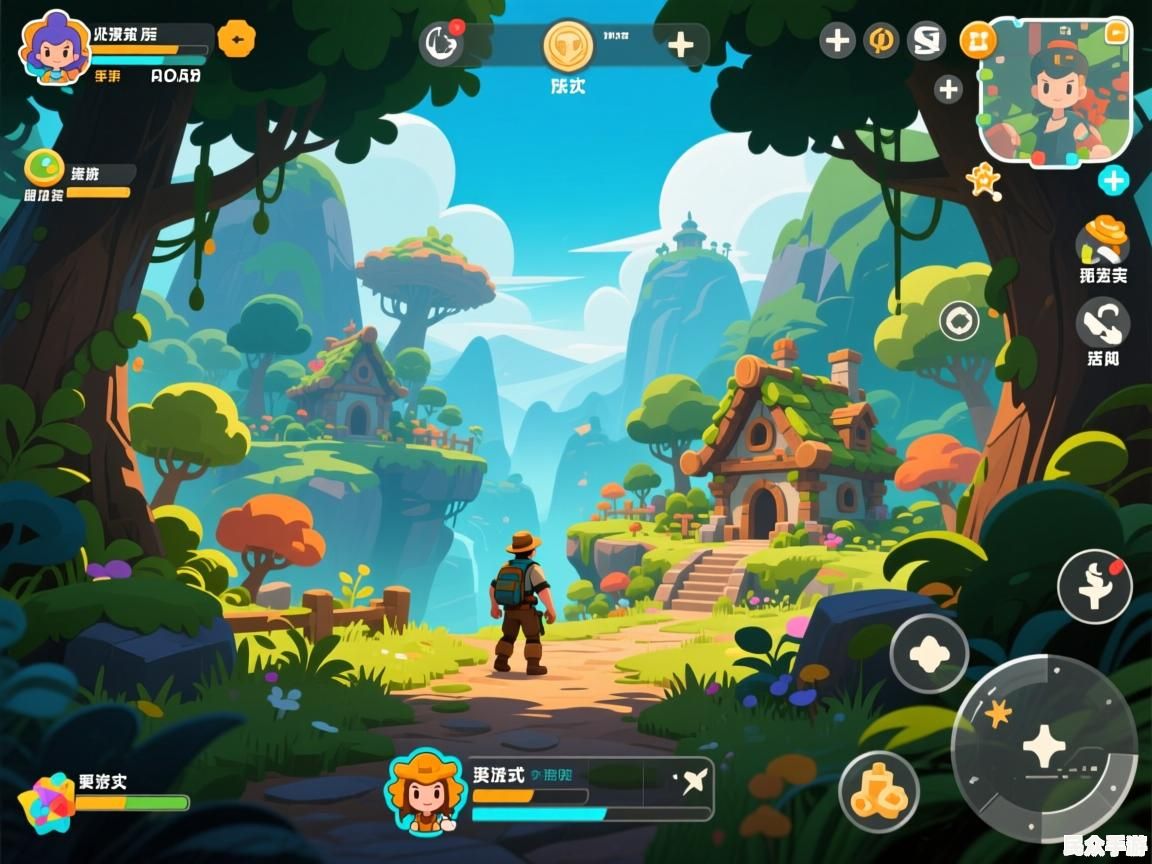Viewport: 1152px width, 864px height.
Task: Tap the curved arrows icon under the hat
Action: (1103, 324)
